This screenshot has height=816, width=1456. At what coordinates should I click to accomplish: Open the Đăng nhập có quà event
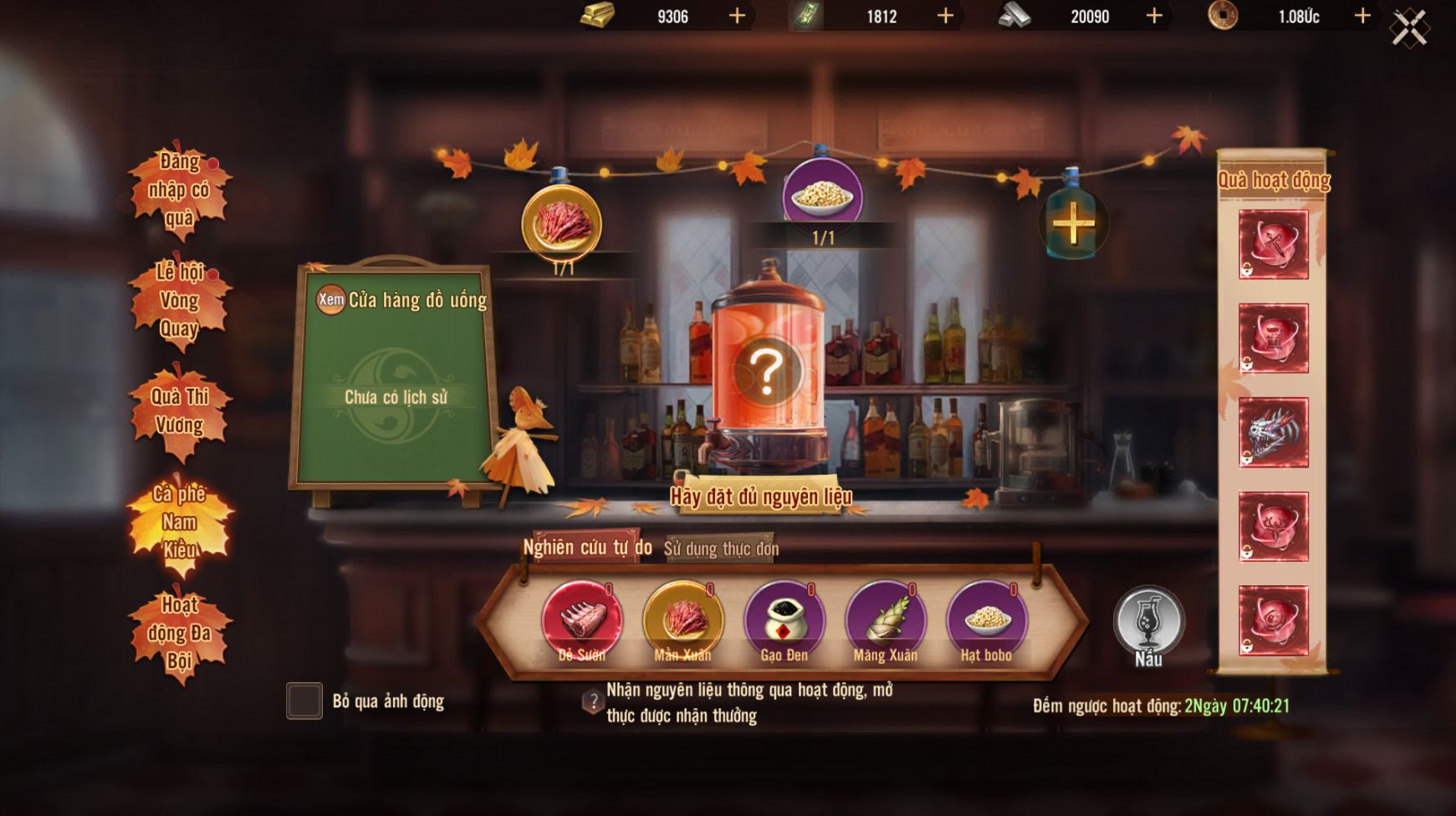(x=179, y=190)
